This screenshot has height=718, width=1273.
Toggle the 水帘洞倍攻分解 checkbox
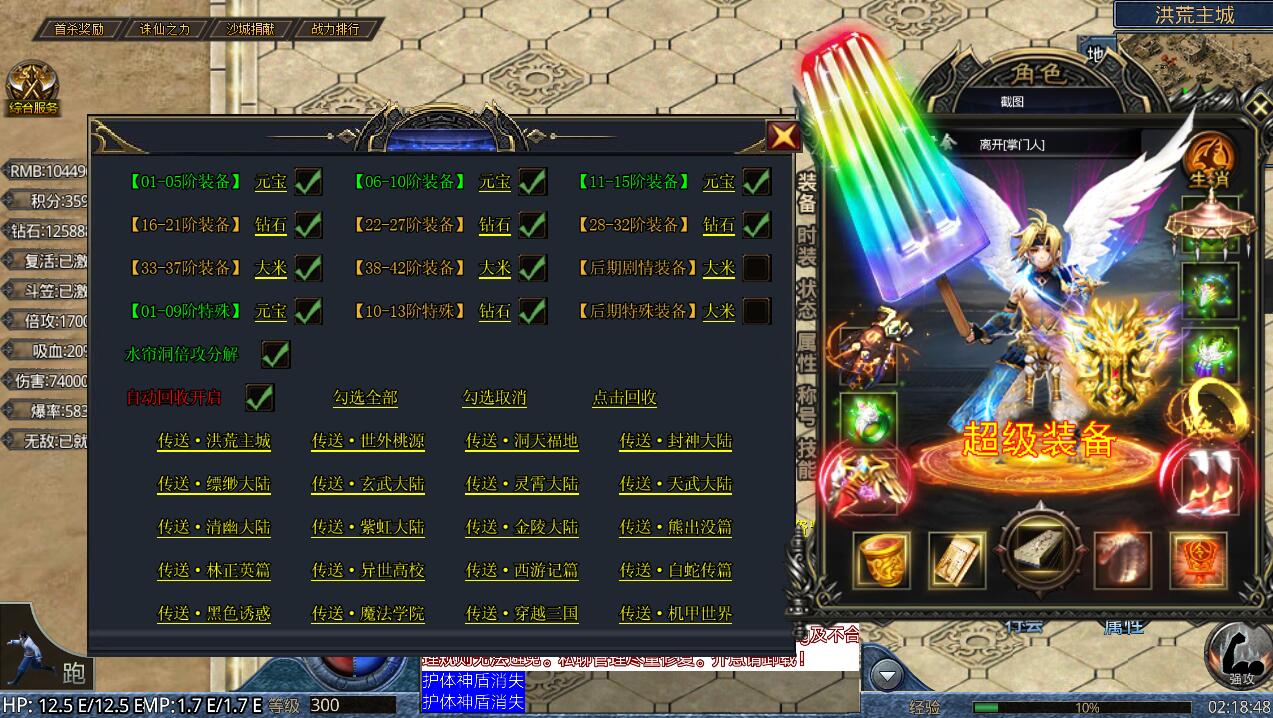pyautogui.click(x=275, y=354)
